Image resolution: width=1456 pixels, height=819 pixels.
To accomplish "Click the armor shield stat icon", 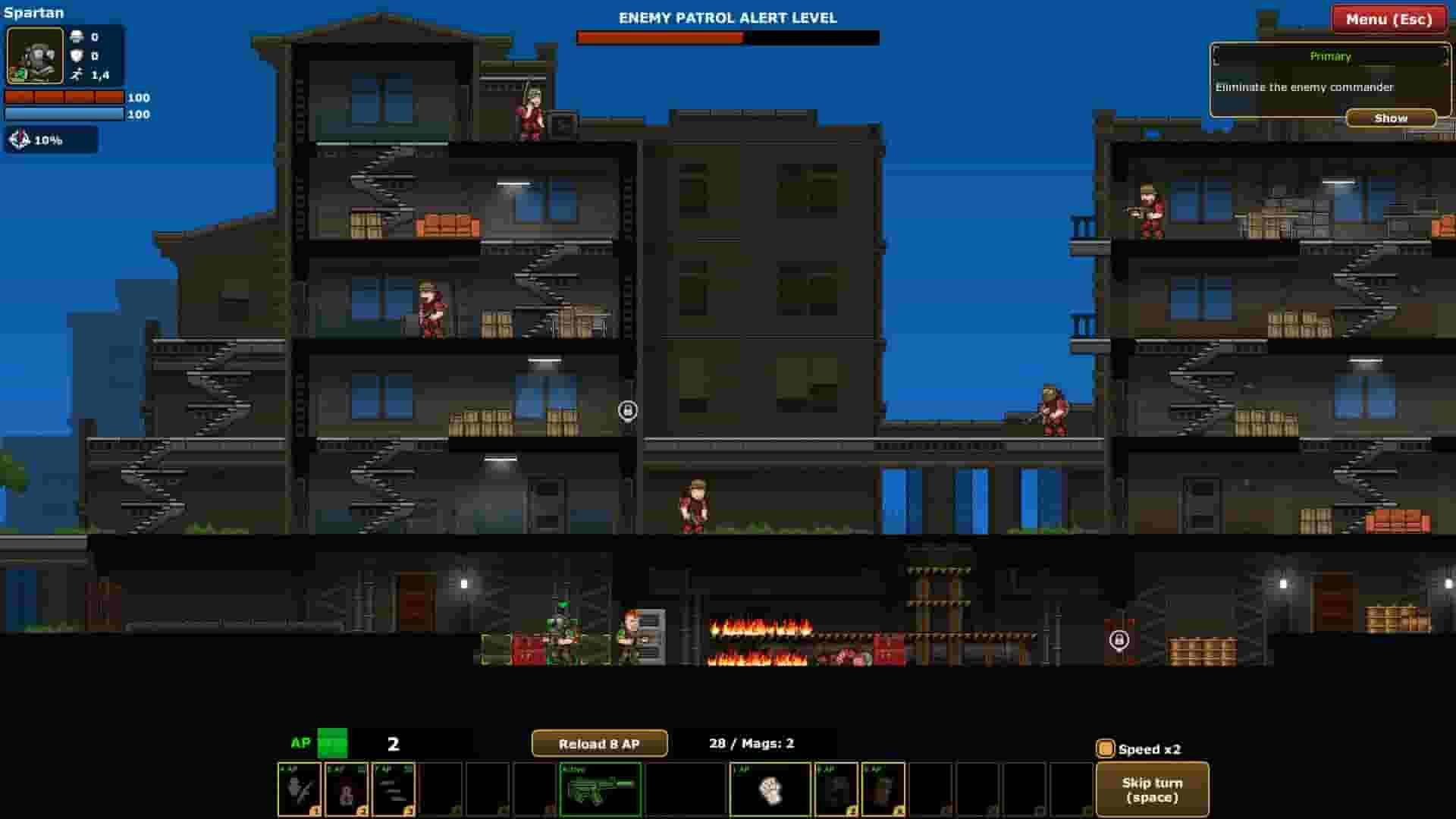I will [x=76, y=55].
